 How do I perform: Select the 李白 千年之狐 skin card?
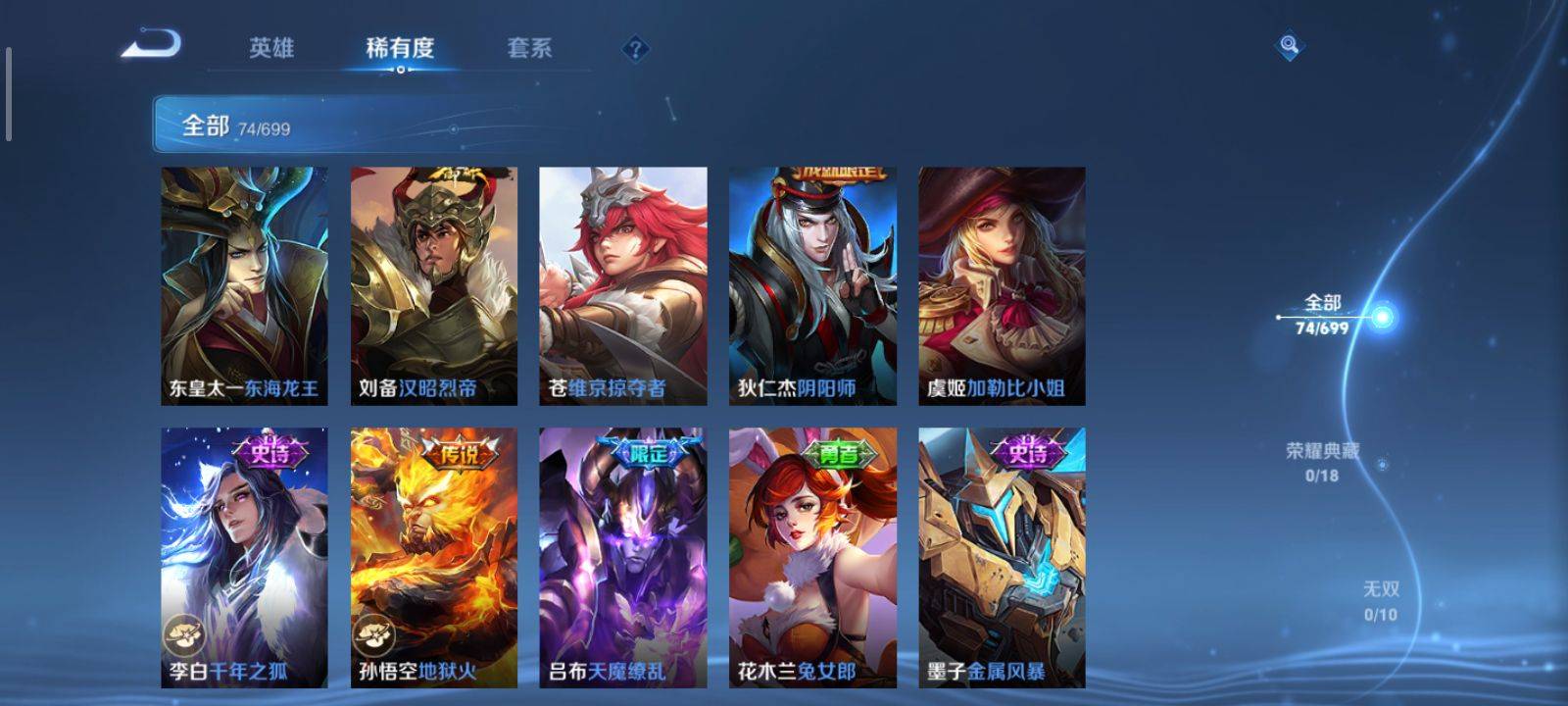244,557
